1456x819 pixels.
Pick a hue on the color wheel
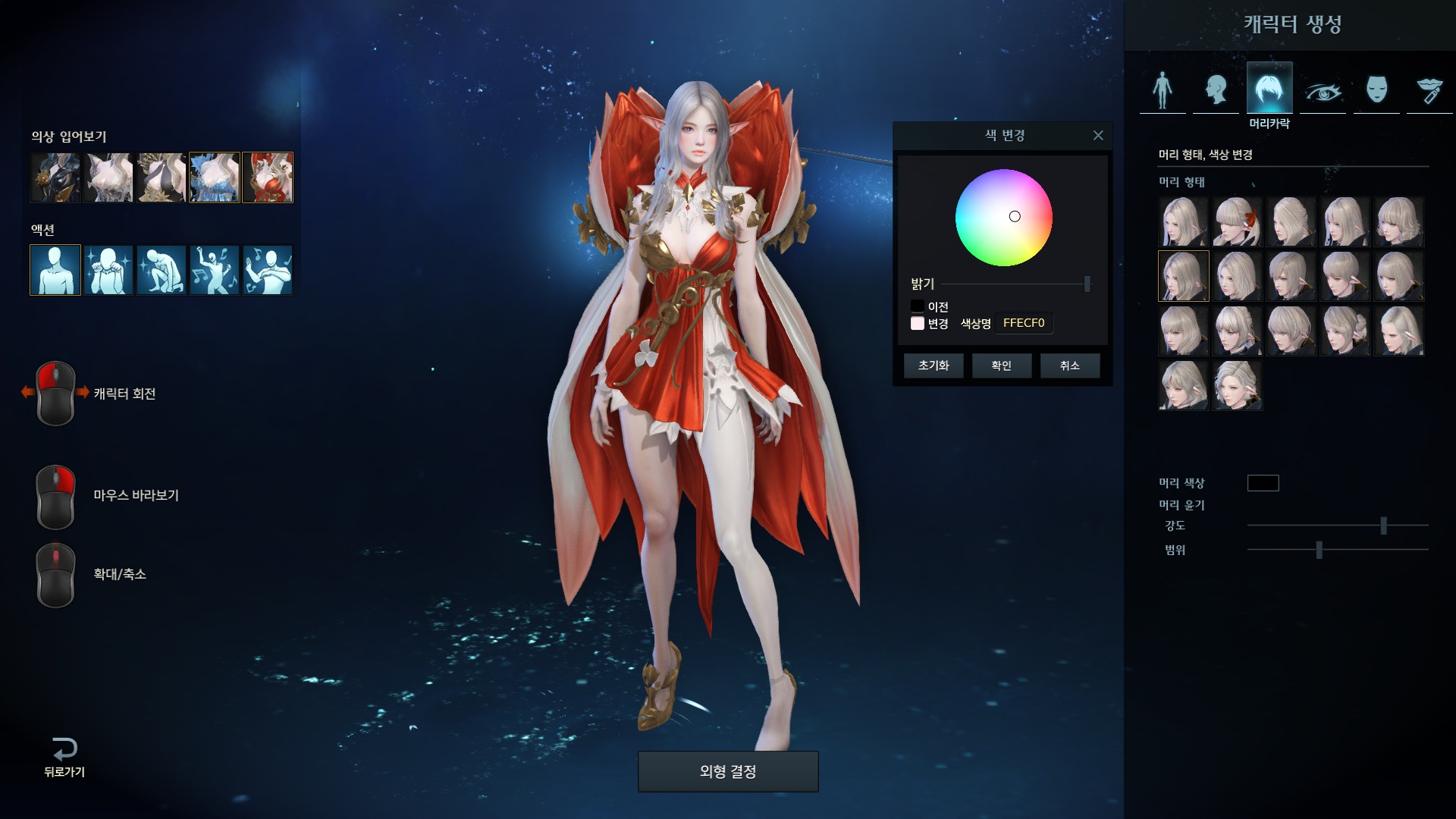[1003, 218]
